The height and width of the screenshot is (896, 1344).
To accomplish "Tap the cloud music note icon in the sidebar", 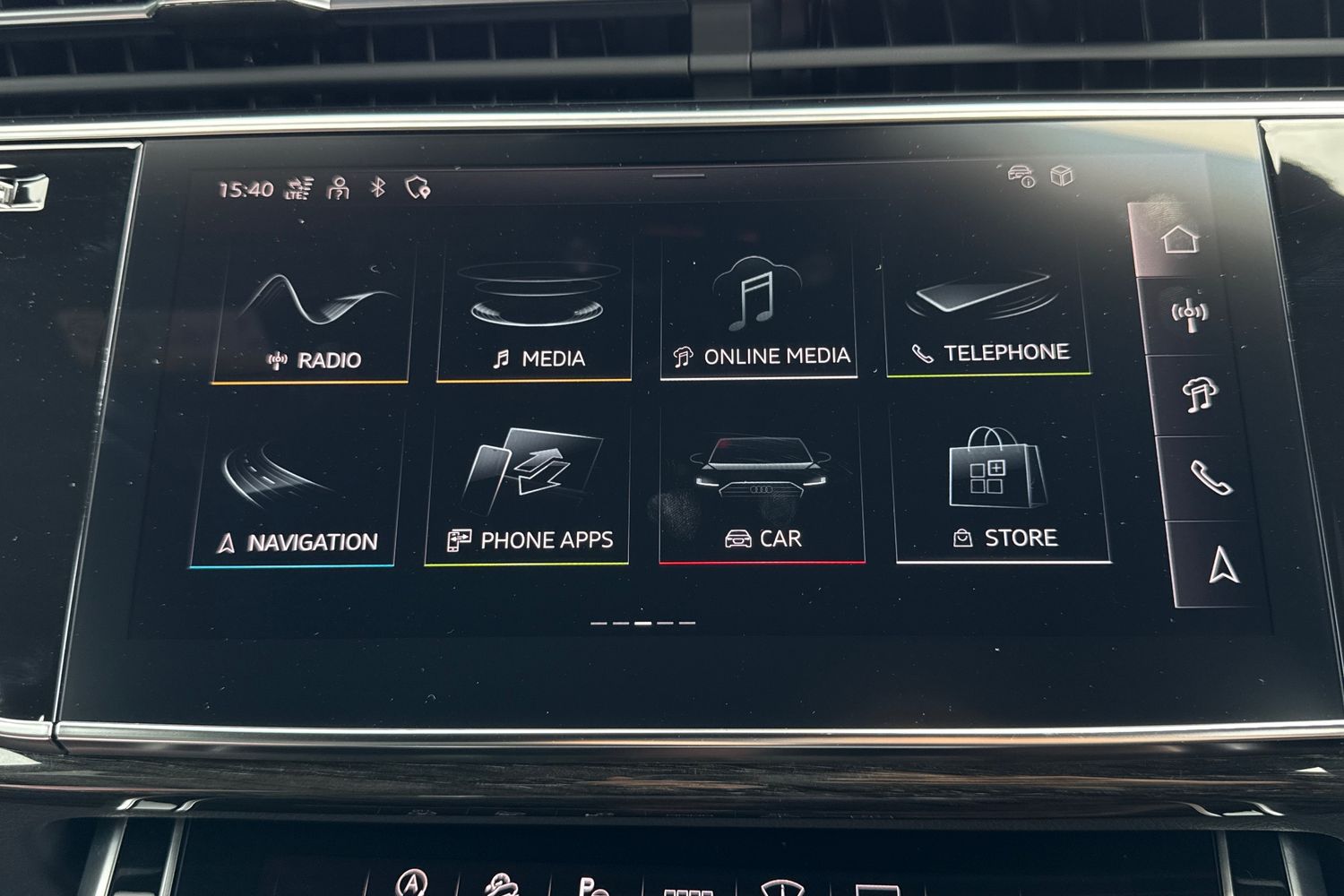I will [x=1202, y=394].
